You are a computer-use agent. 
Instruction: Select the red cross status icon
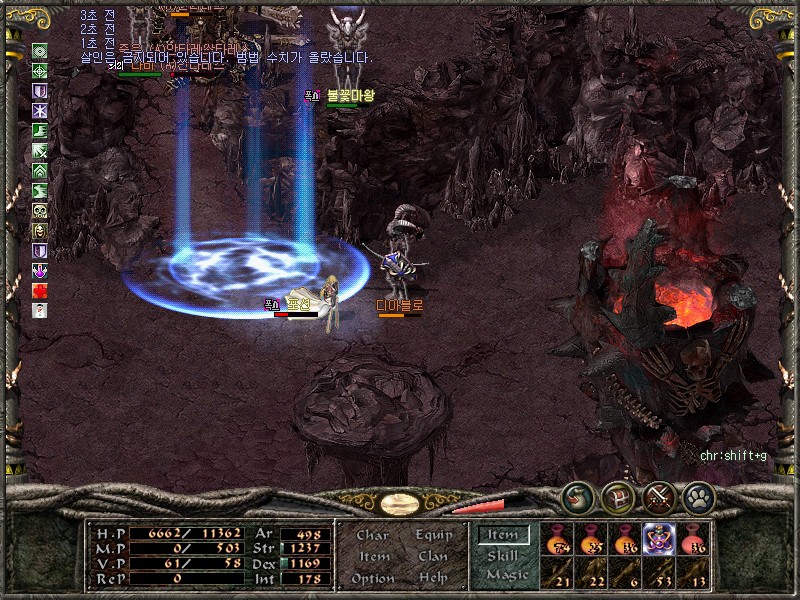click(x=40, y=290)
